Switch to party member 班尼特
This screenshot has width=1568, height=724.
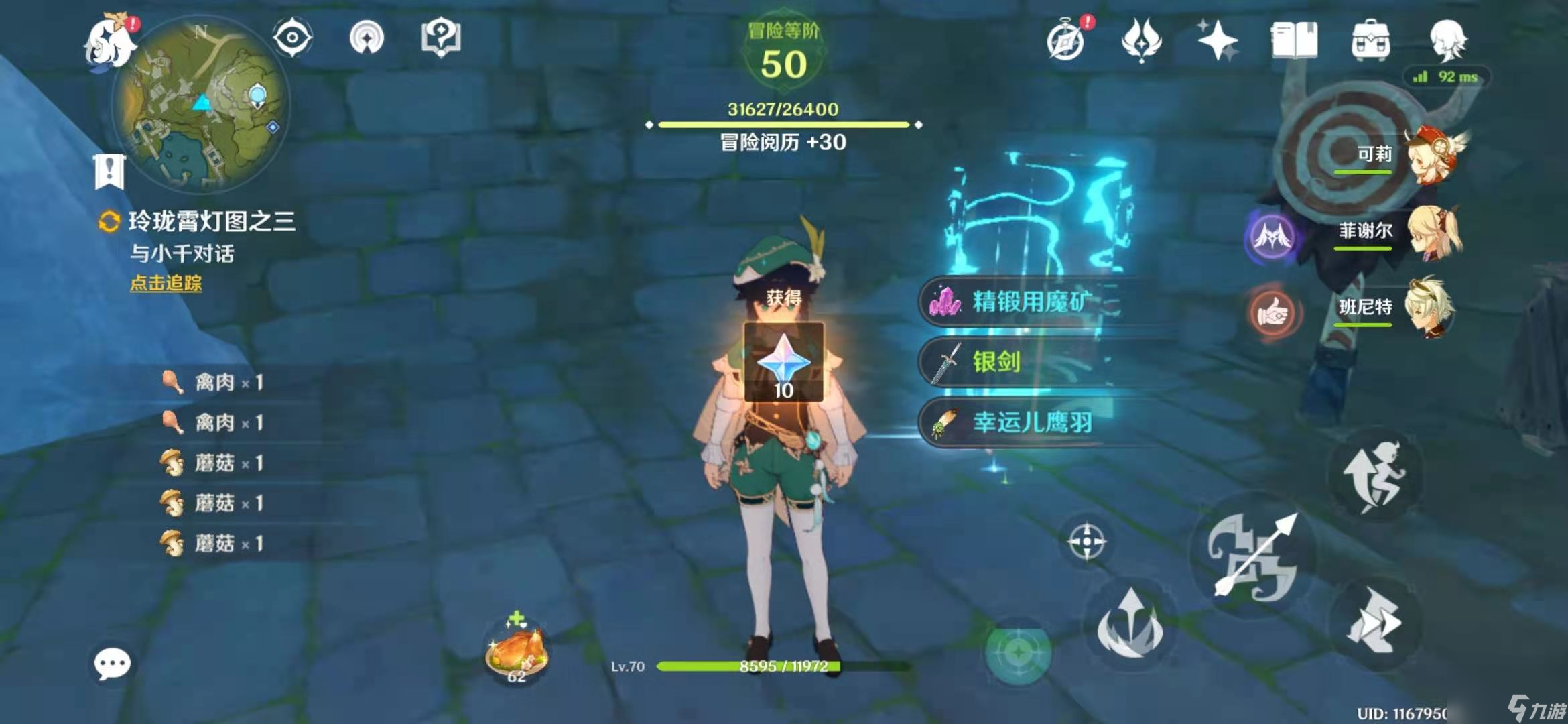1431,307
